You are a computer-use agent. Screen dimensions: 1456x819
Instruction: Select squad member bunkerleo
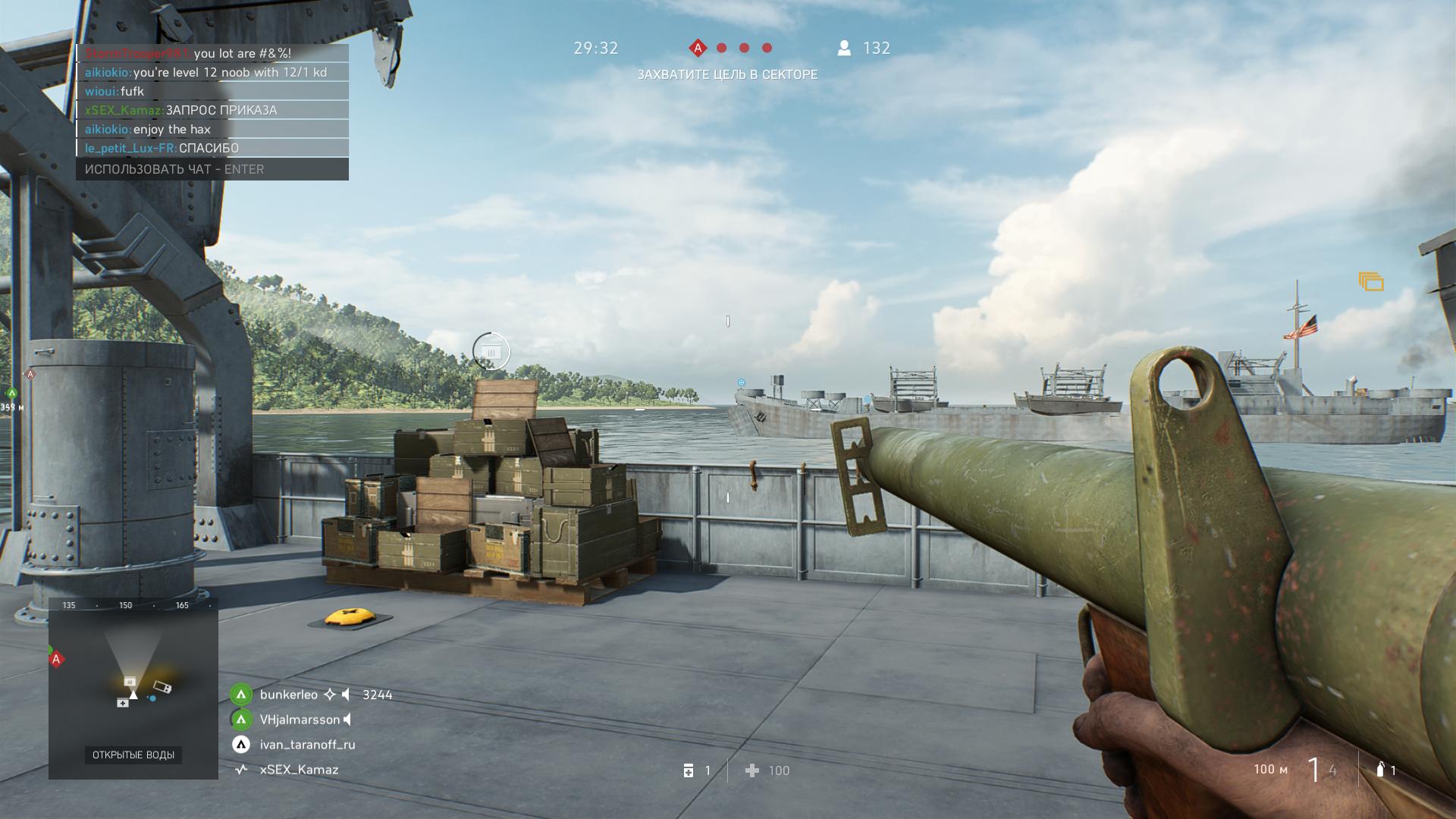pyautogui.click(x=289, y=695)
